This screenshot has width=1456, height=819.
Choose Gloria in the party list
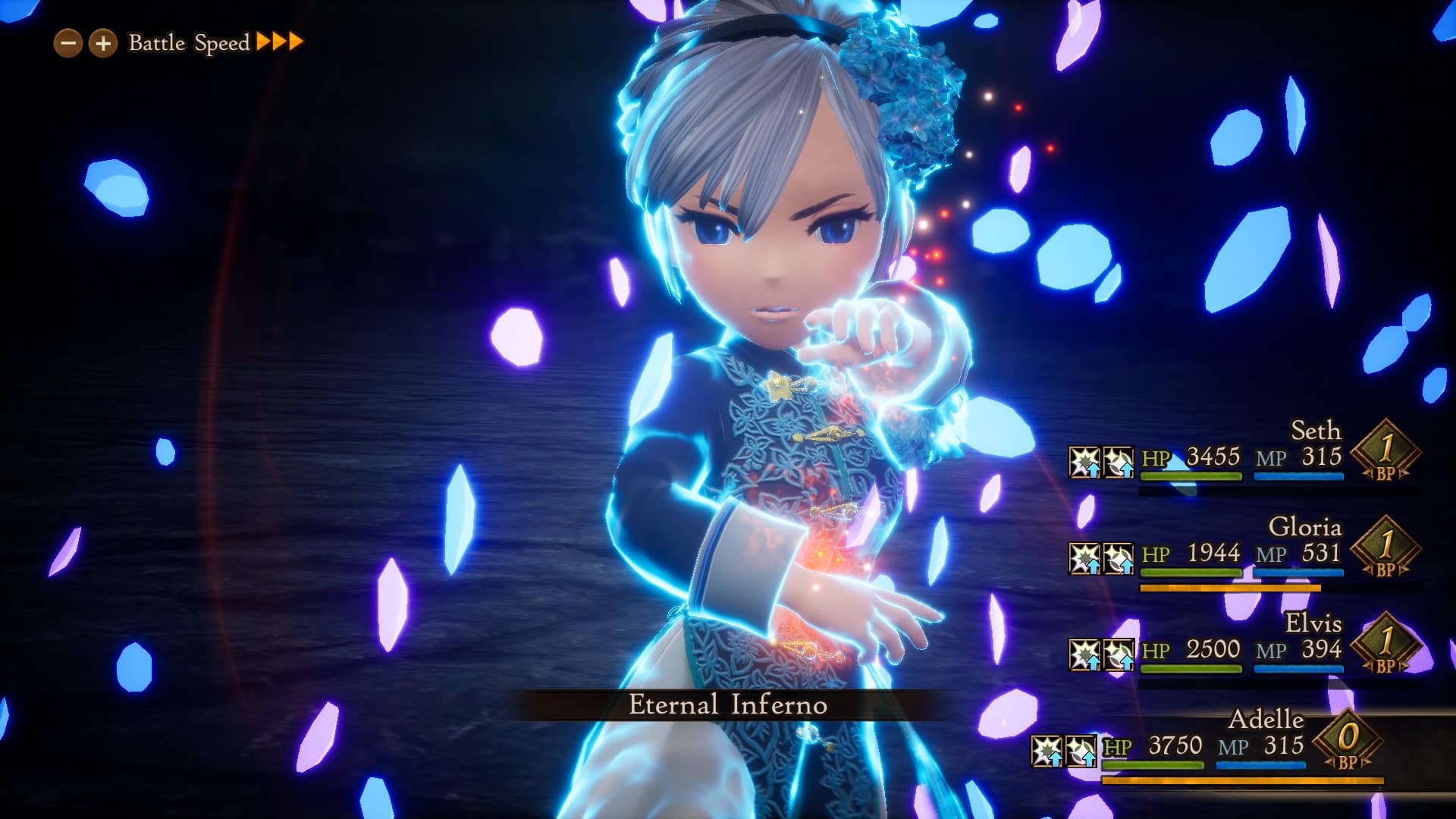click(1244, 553)
